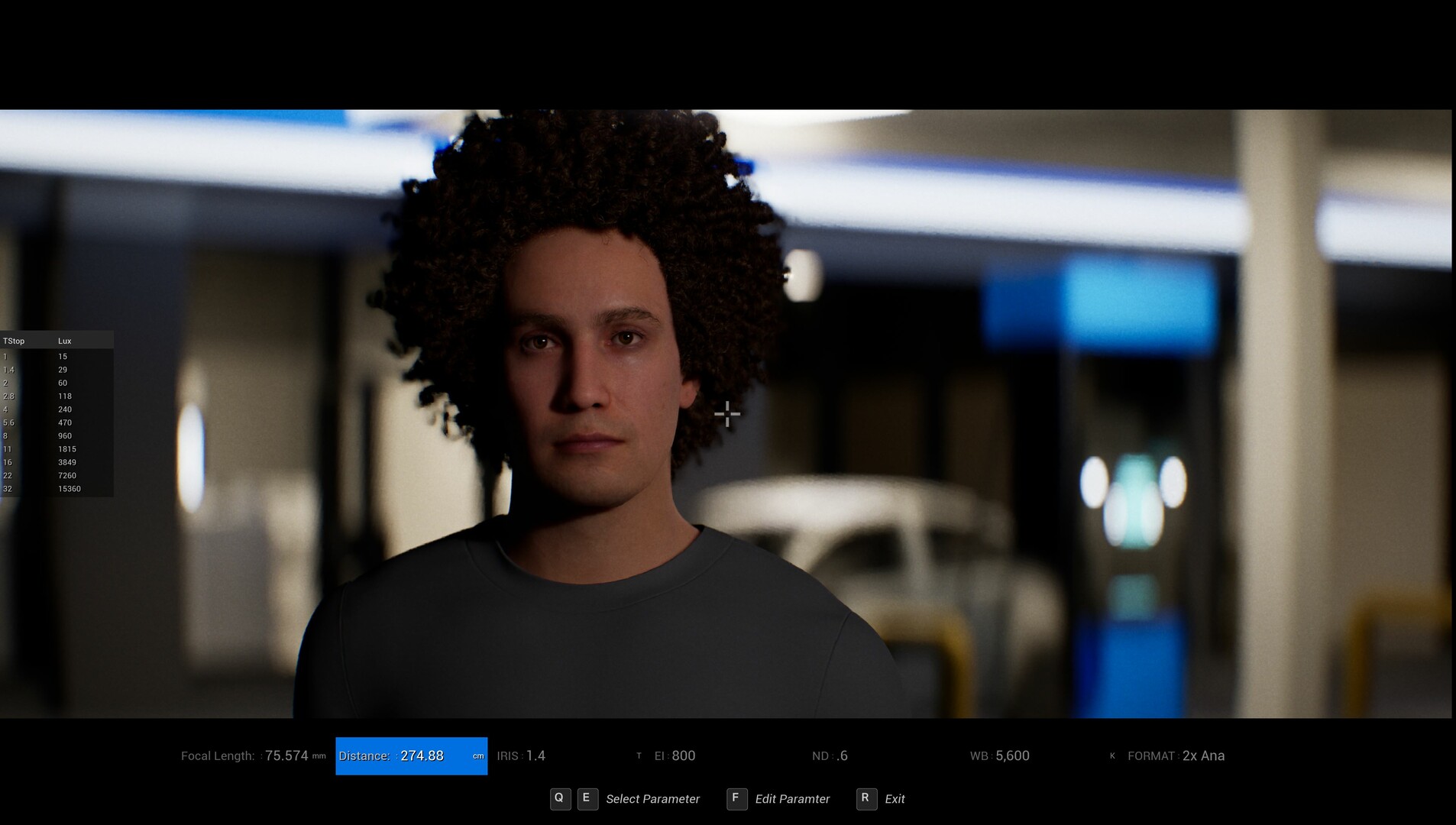Click the TStop column header

click(14, 341)
